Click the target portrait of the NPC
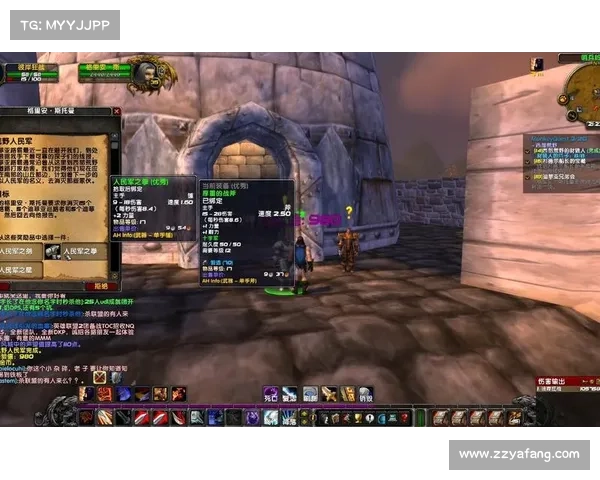This screenshot has height=480, width=600. pos(145,72)
